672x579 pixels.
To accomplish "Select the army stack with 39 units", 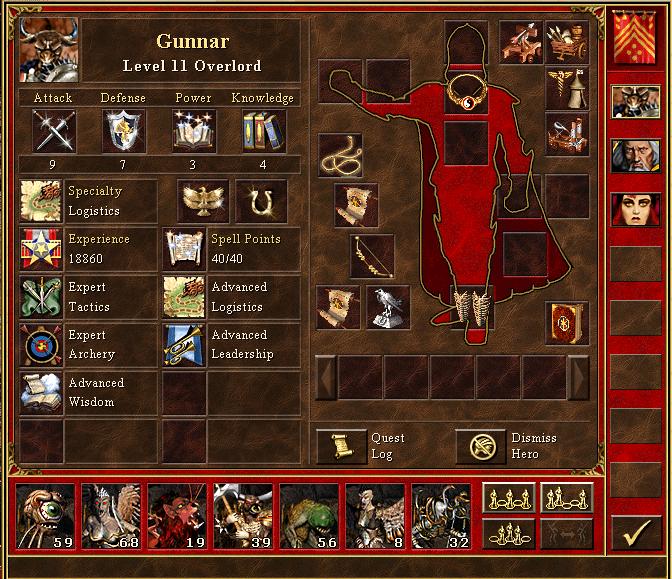I will (243, 517).
